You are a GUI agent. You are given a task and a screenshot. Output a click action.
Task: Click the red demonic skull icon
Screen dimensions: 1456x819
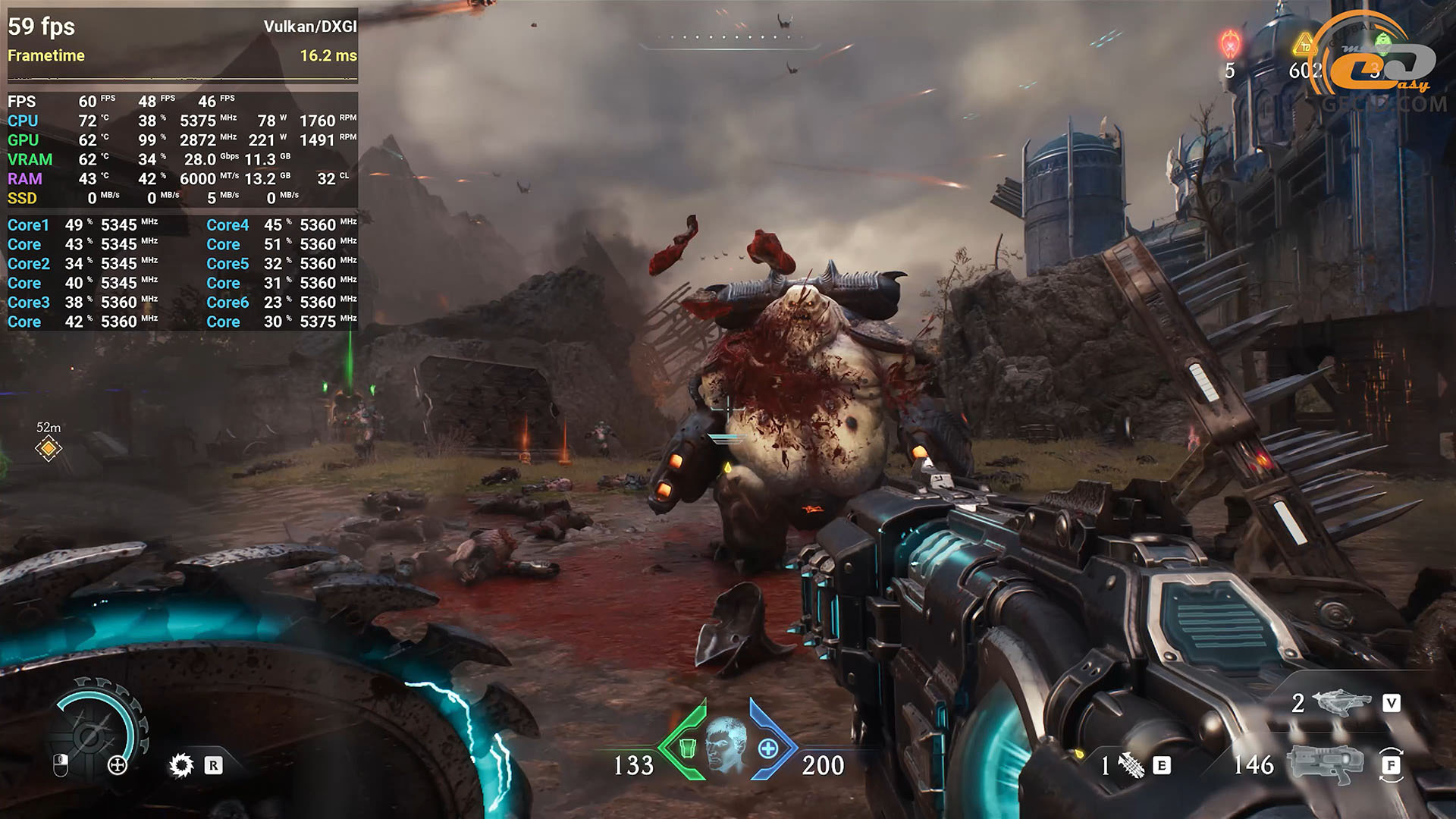[1229, 43]
